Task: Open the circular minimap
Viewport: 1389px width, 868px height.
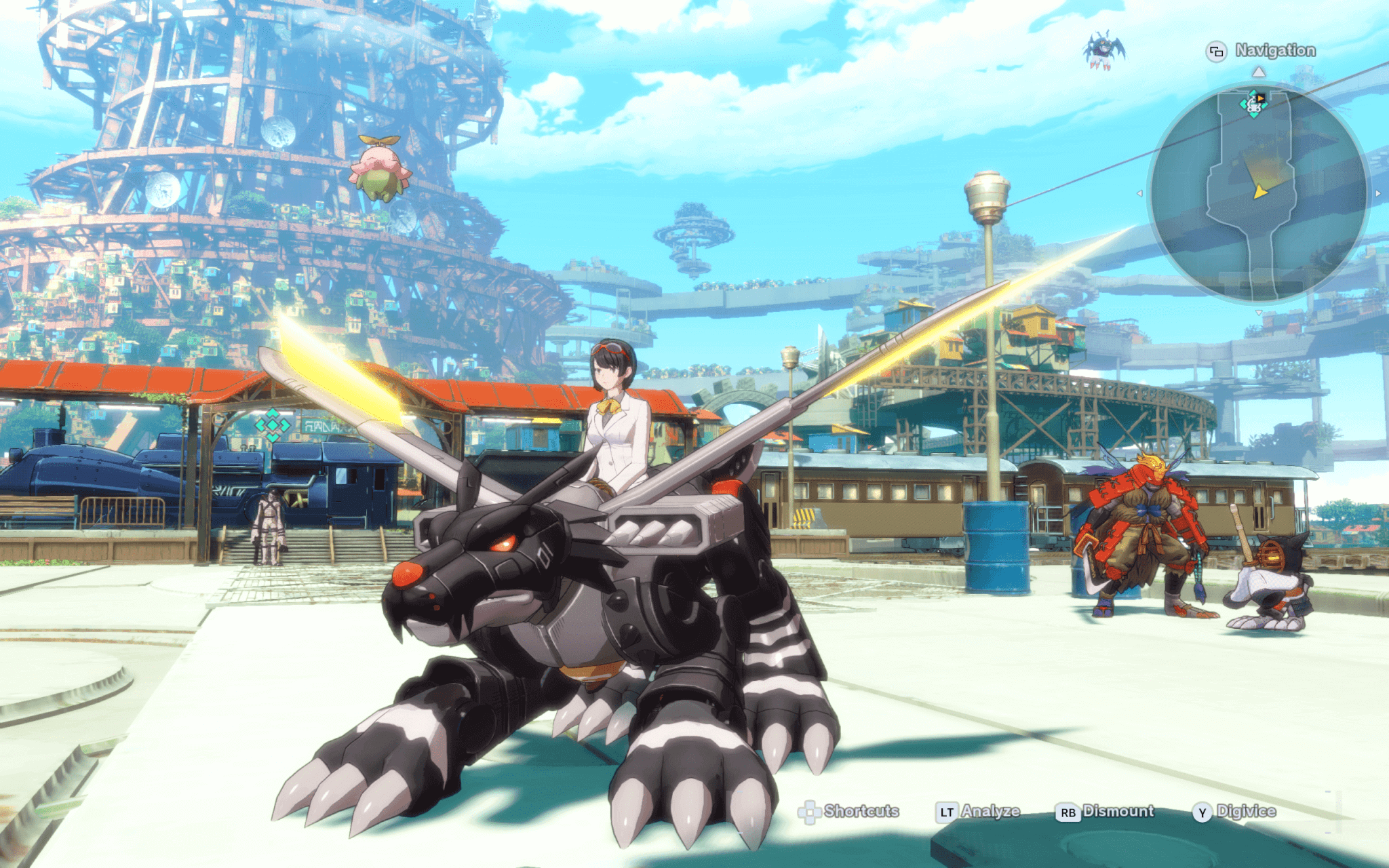Action: coord(1259,194)
